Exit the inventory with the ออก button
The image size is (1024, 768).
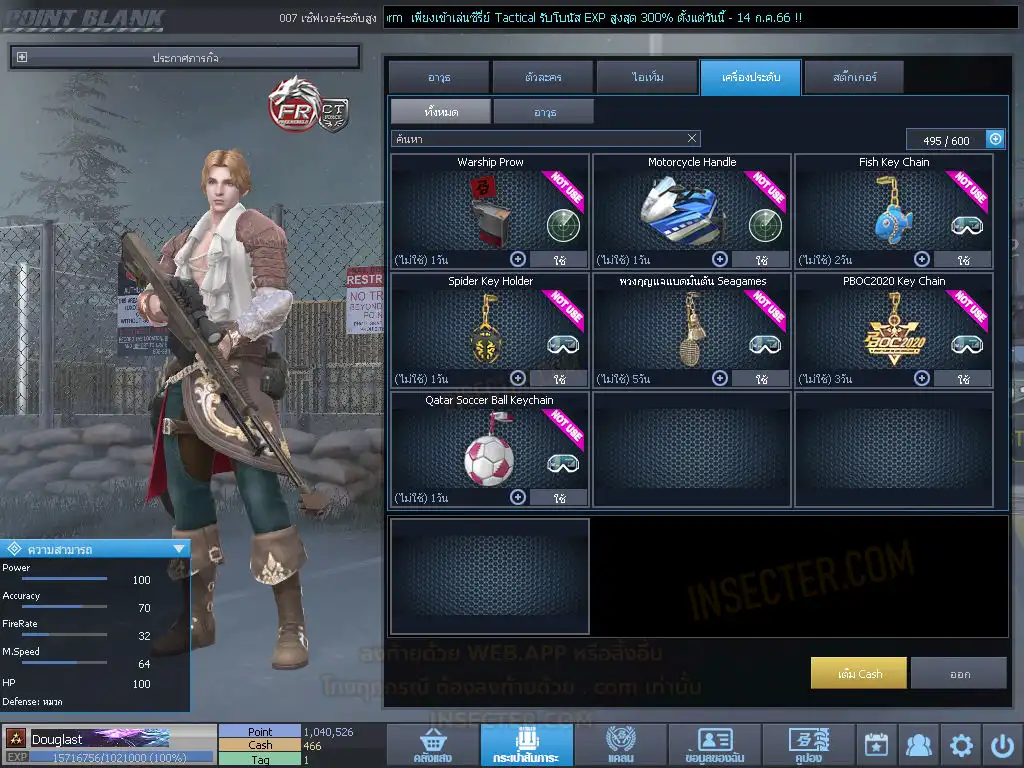tap(959, 673)
